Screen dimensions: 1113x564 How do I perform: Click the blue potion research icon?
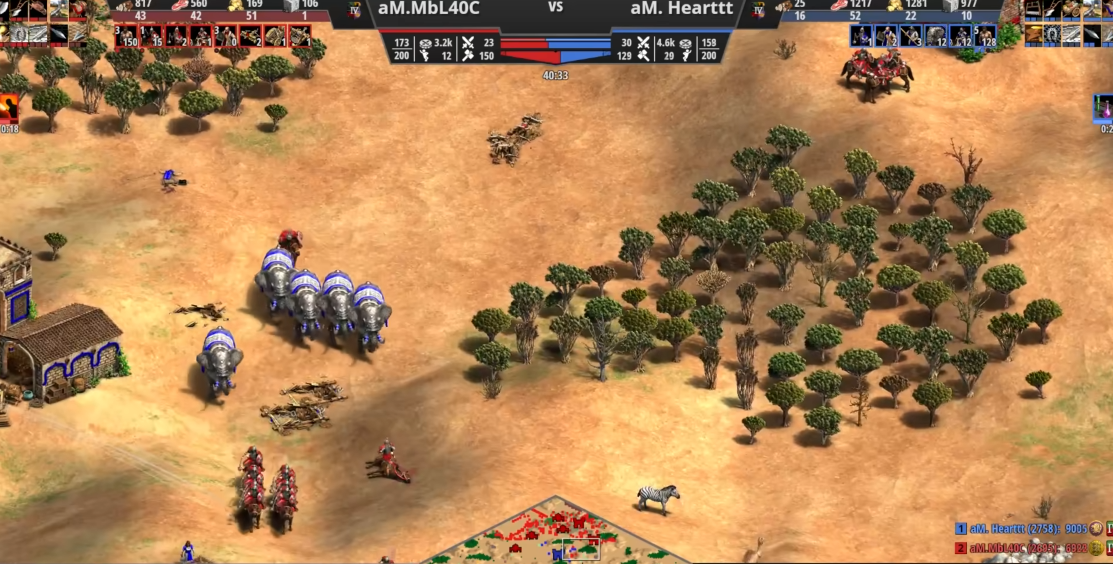1104,108
